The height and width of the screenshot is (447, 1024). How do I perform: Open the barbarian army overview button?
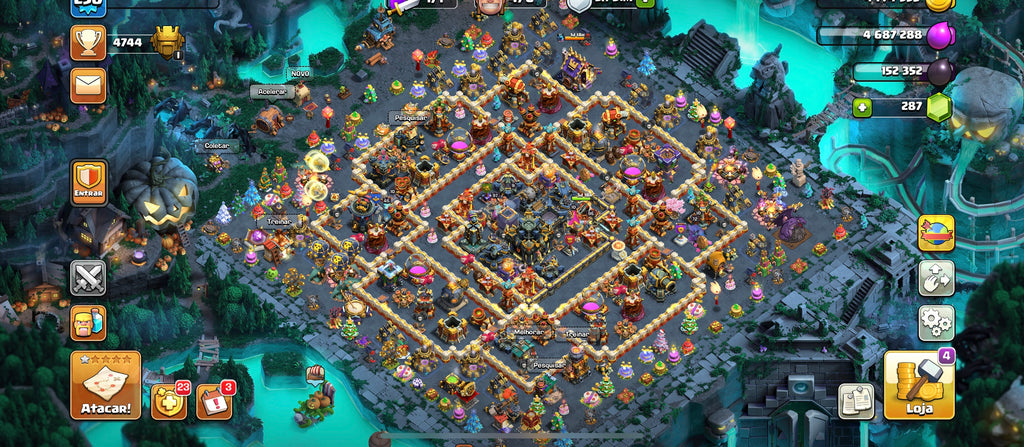click(88, 322)
